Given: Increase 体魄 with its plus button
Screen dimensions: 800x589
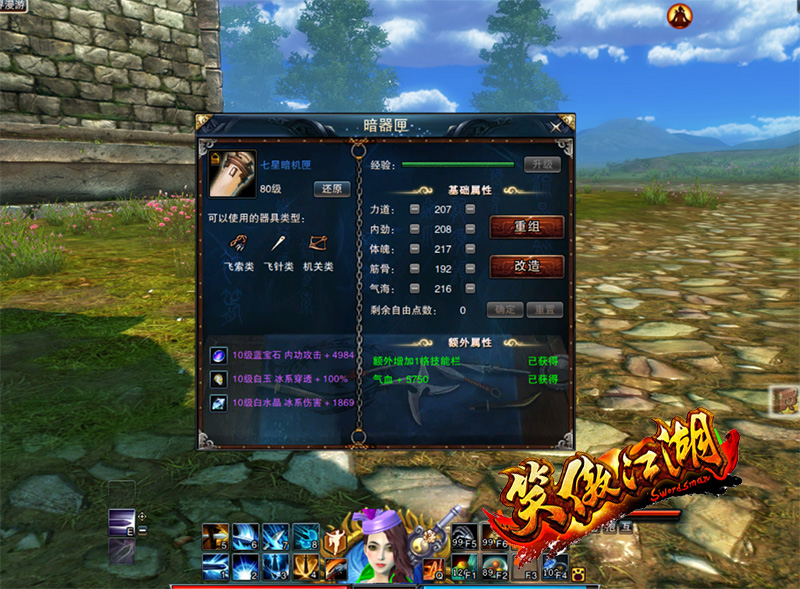Looking at the screenshot, I should tap(470, 249).
